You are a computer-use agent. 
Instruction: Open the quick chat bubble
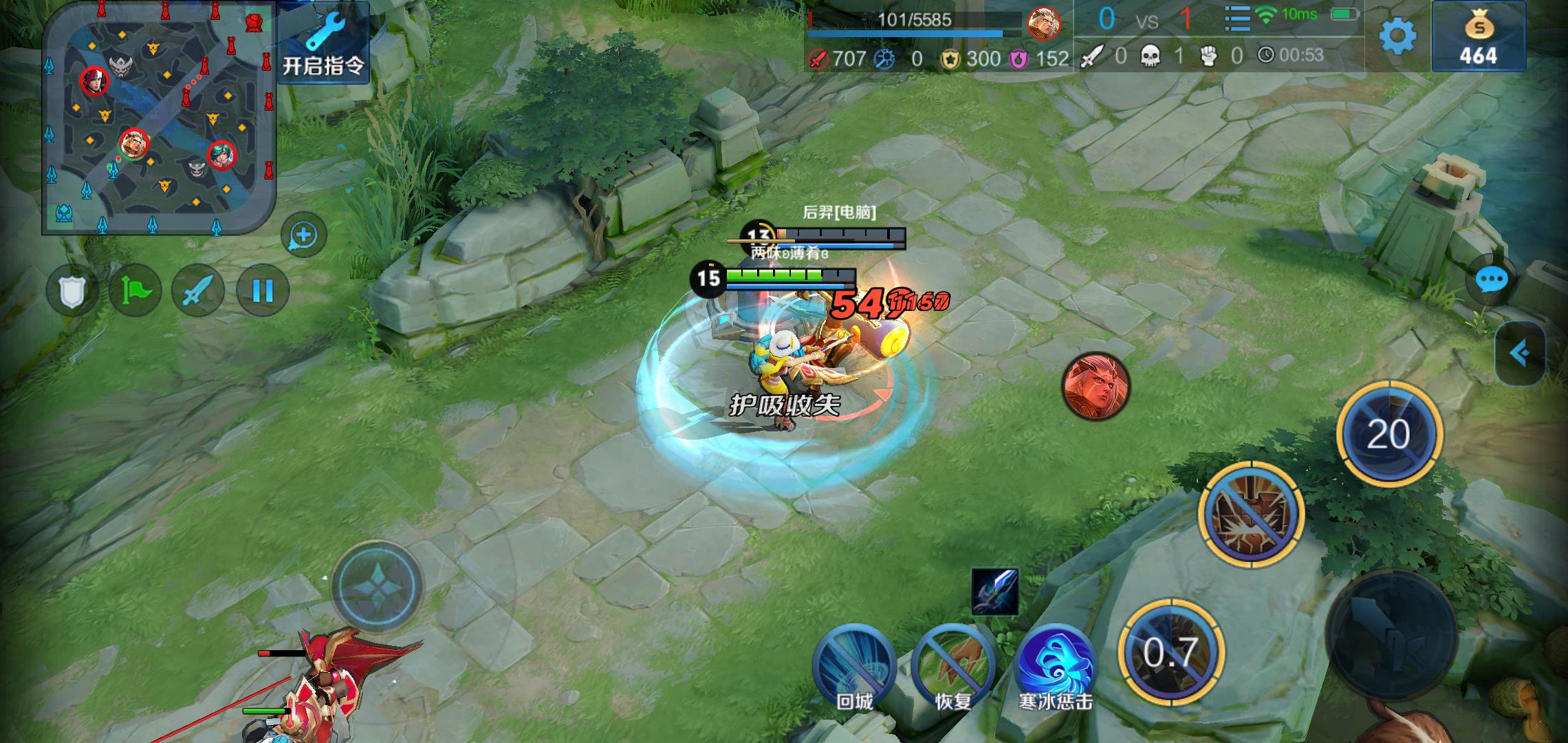coord(1491,280)
